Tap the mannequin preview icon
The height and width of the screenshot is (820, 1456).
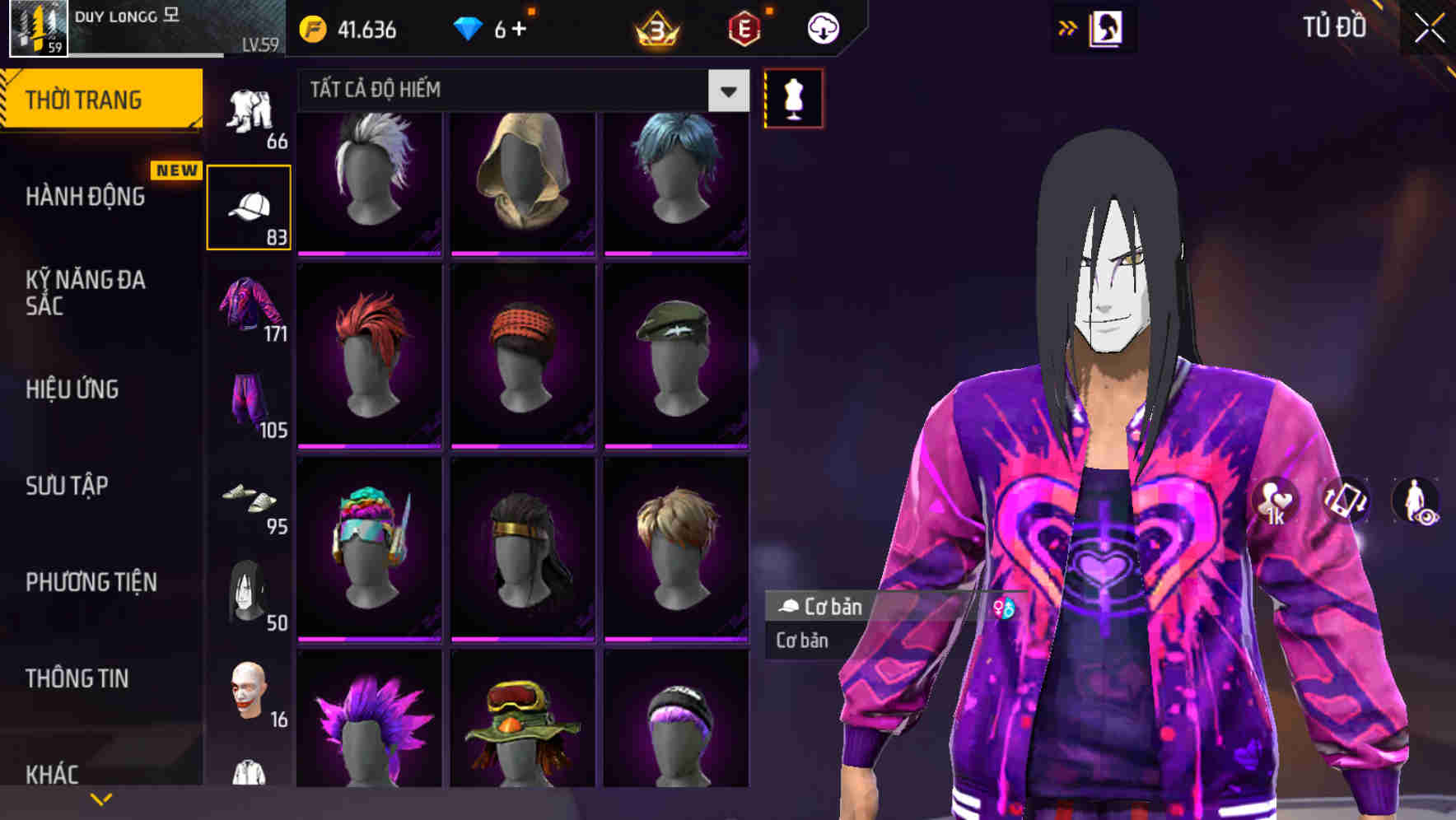(x=793, y=97)
